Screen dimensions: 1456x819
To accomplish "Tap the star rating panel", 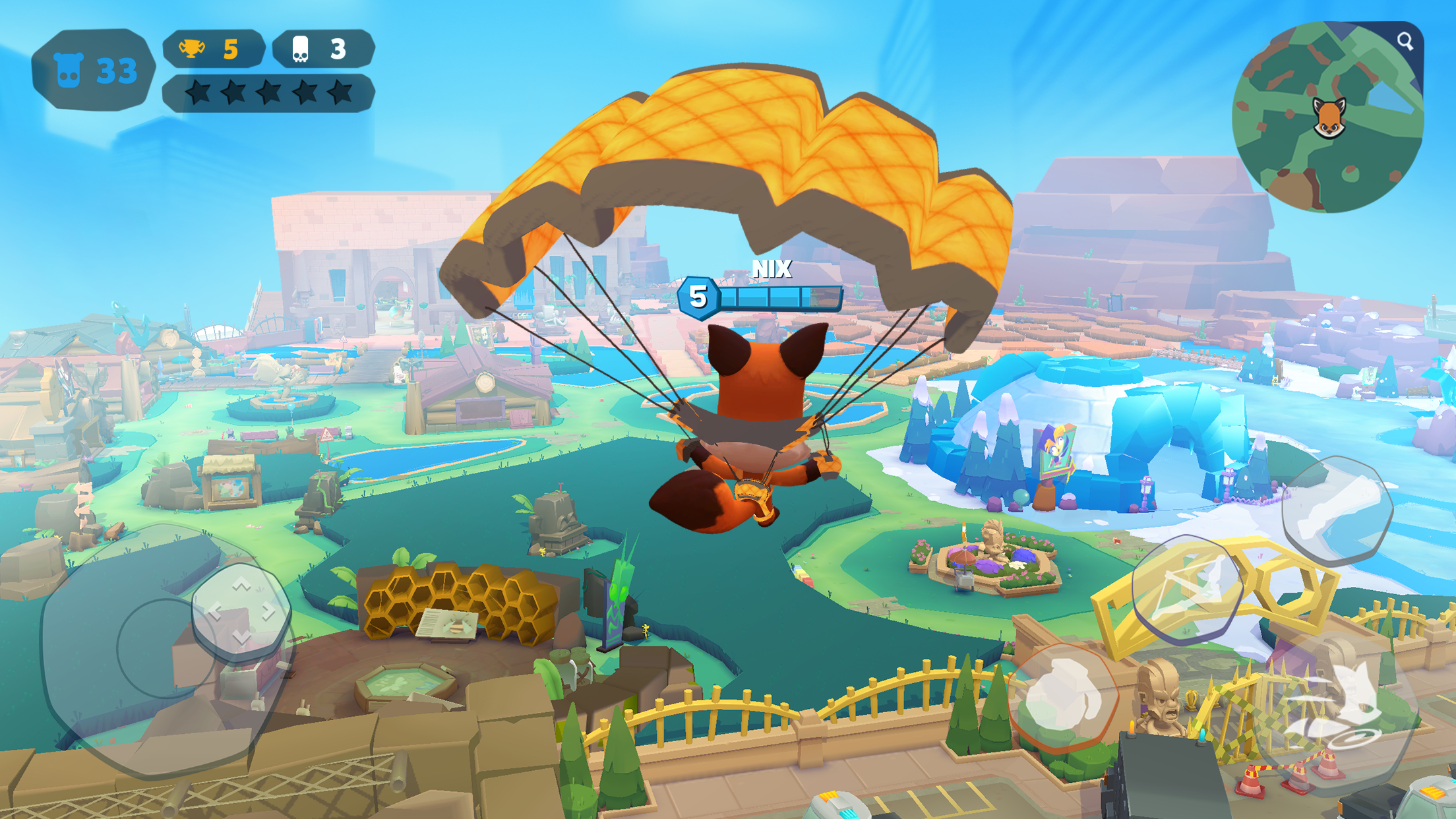I will click(267, 94).
